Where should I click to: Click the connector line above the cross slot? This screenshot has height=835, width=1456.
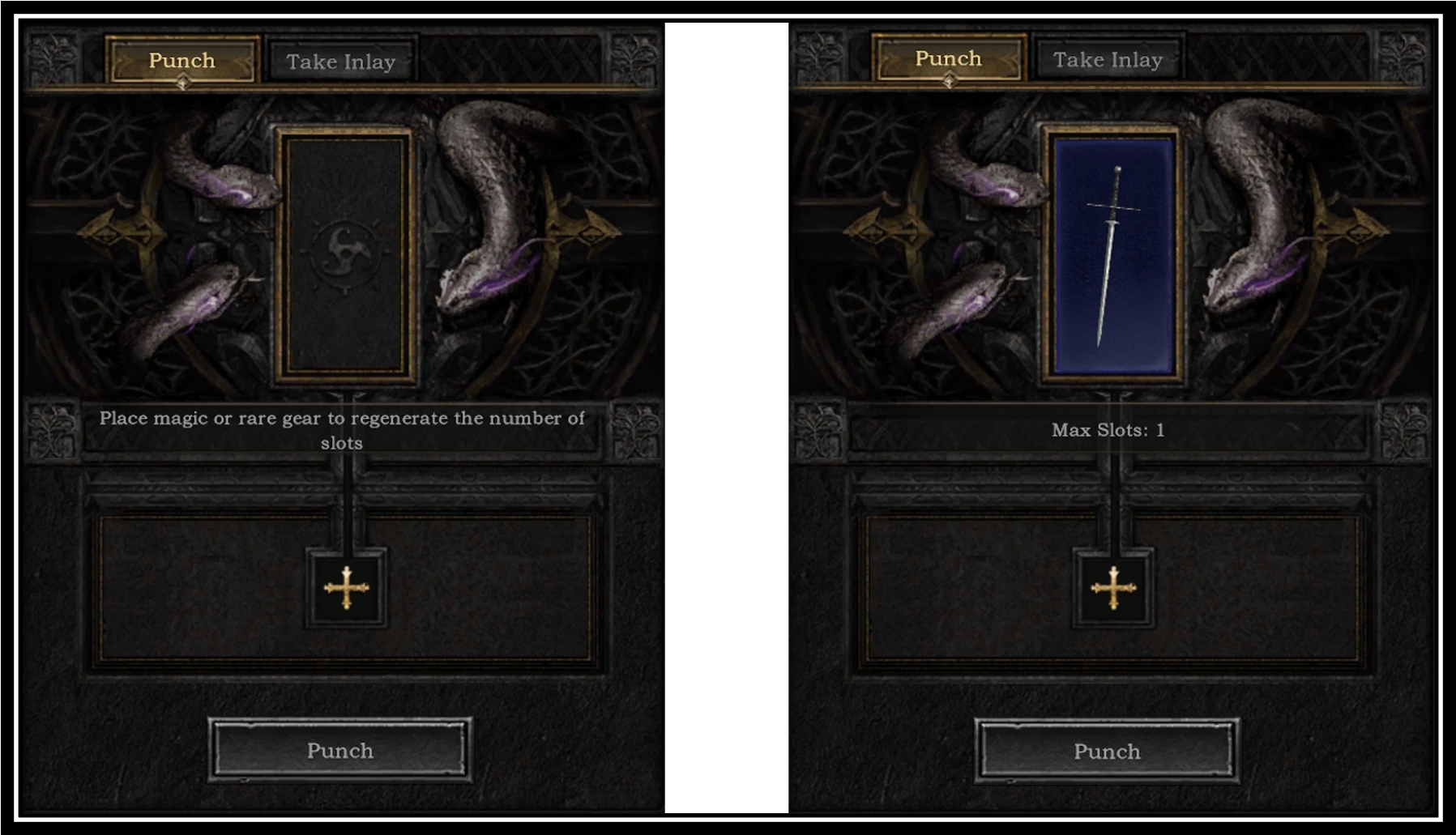pyautogui.click(x=348, y=518)
